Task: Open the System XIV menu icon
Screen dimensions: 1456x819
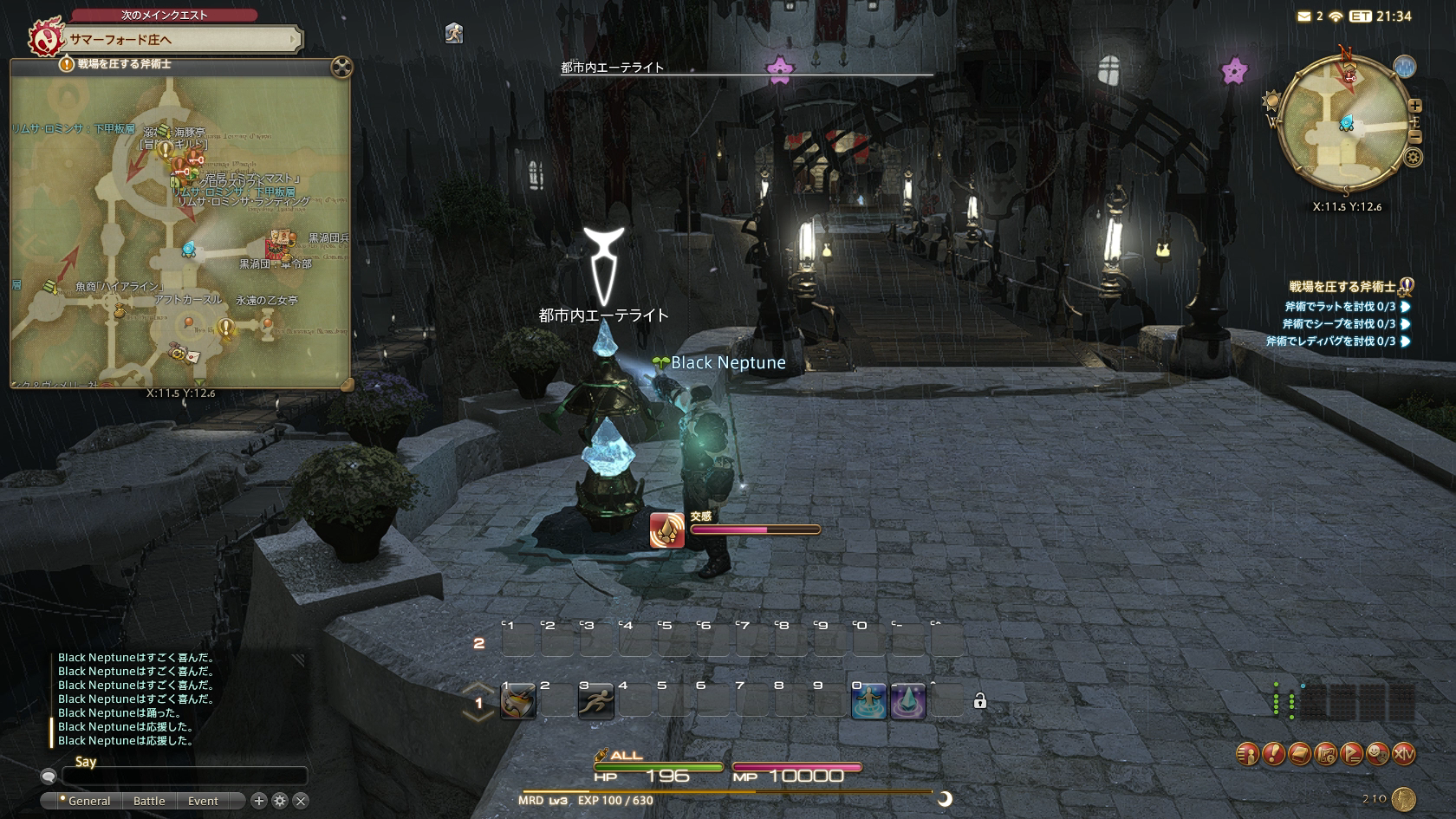Action: point(1403,754)
